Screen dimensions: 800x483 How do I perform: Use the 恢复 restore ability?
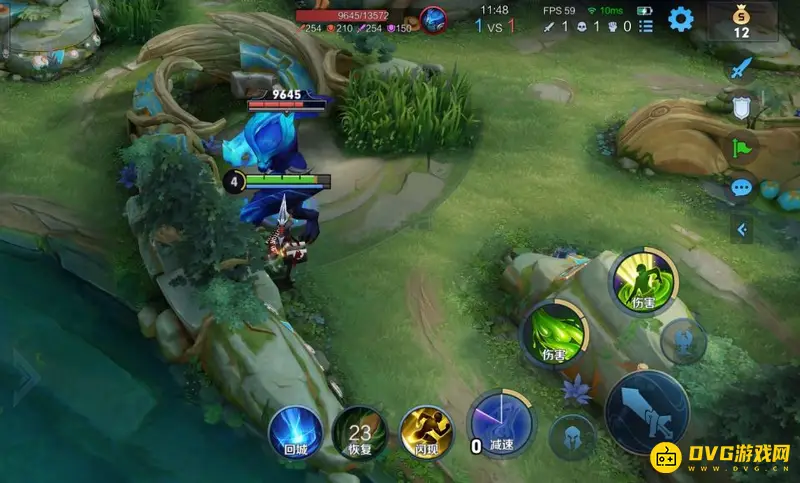360,432
